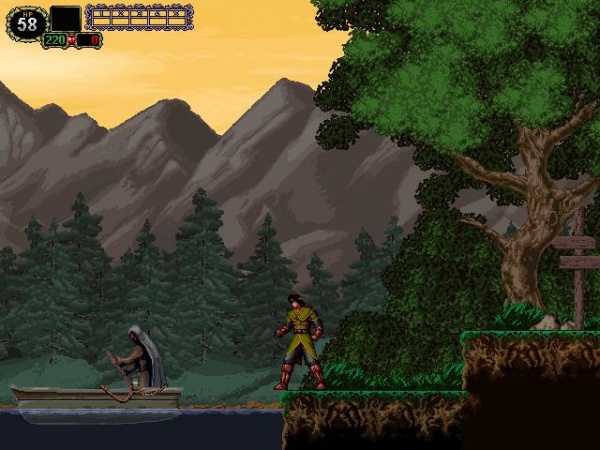Select the empty black sub-weapon box

click(65, 18)
